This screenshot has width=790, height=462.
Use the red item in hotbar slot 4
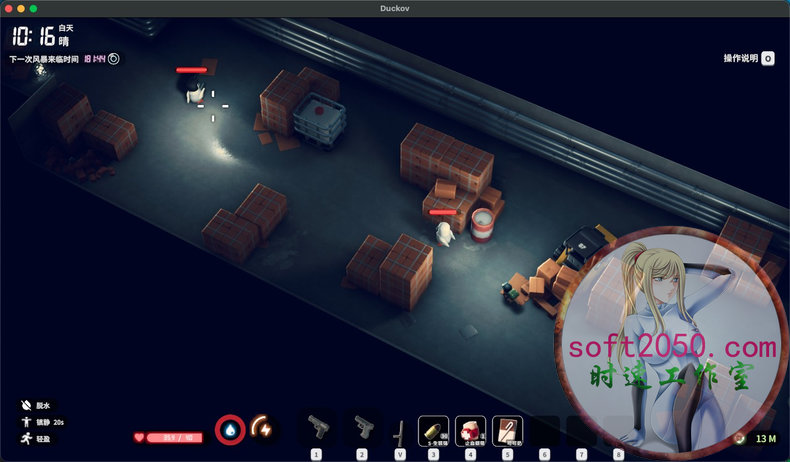[470, 430]
